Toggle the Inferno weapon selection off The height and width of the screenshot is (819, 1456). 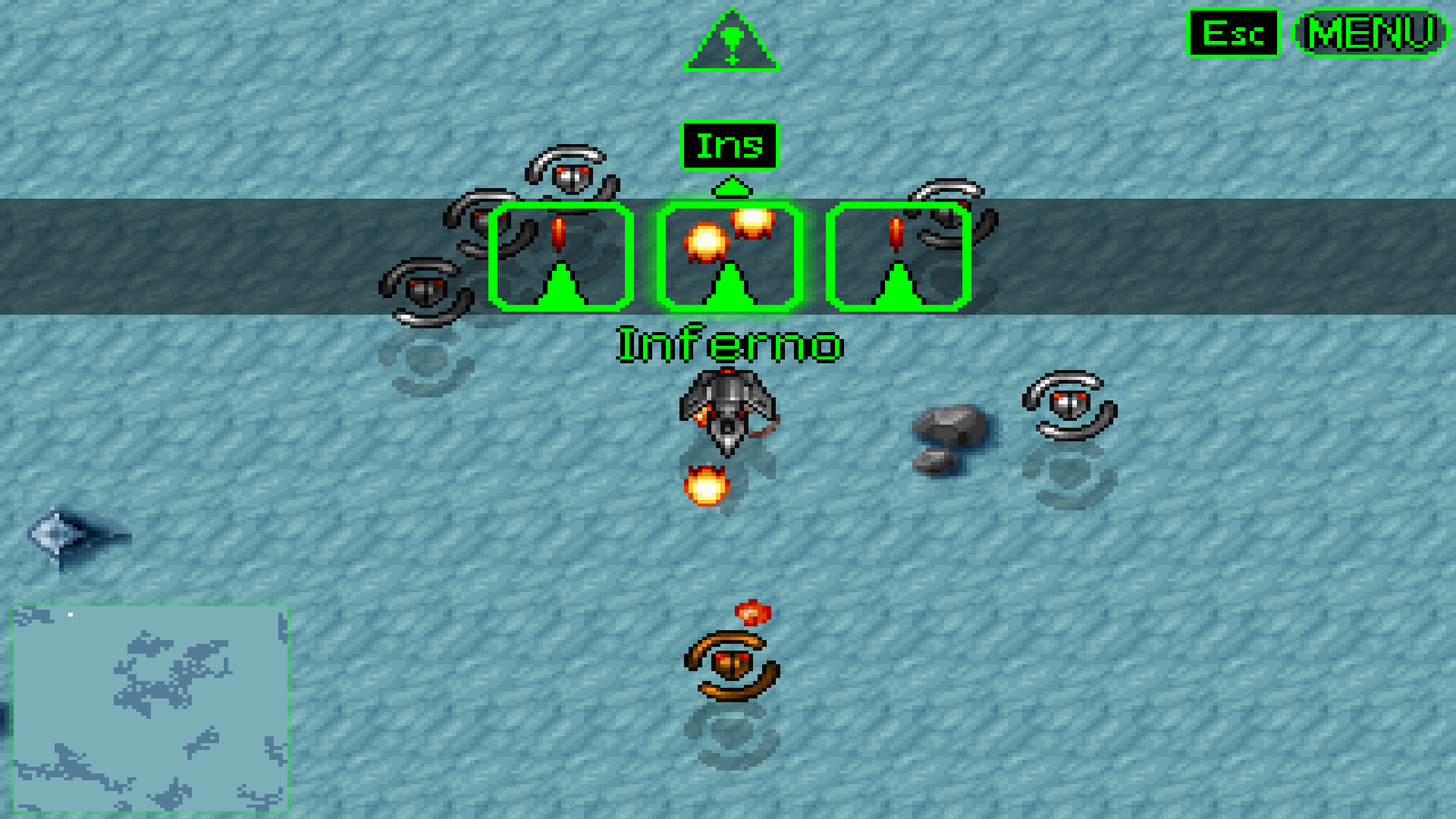point(730,256)
